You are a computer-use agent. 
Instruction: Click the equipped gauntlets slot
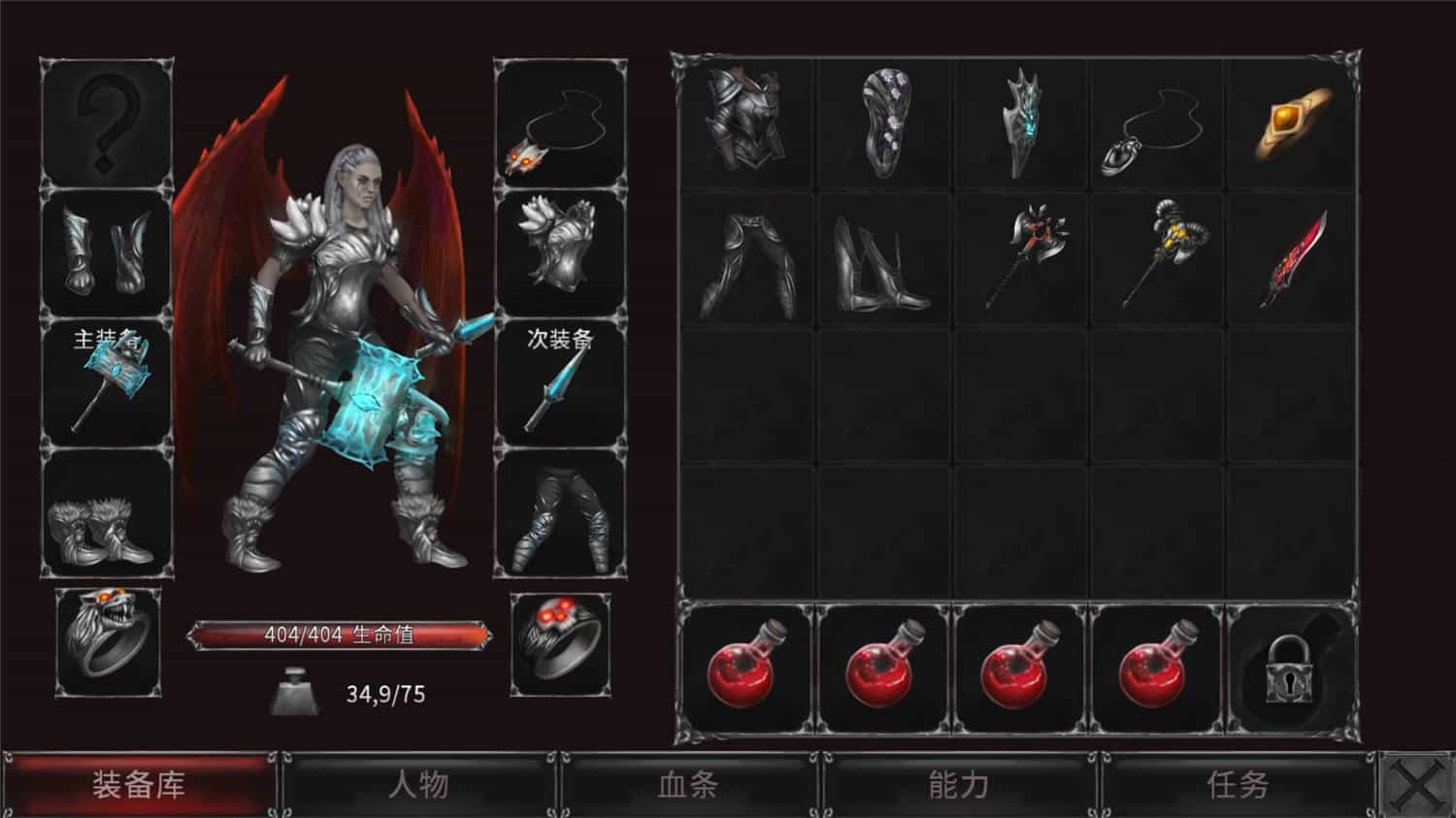[107, 252]
